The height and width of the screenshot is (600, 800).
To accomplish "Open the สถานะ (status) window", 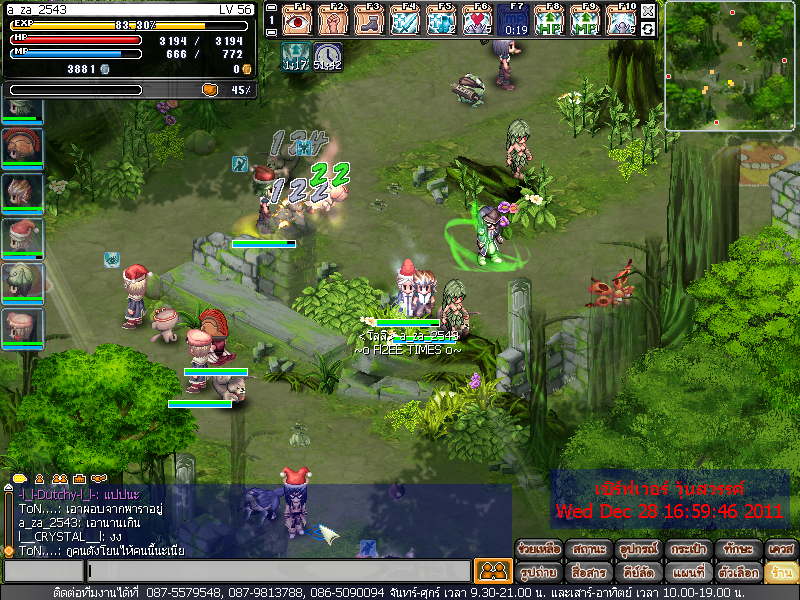I will (589, 550).
